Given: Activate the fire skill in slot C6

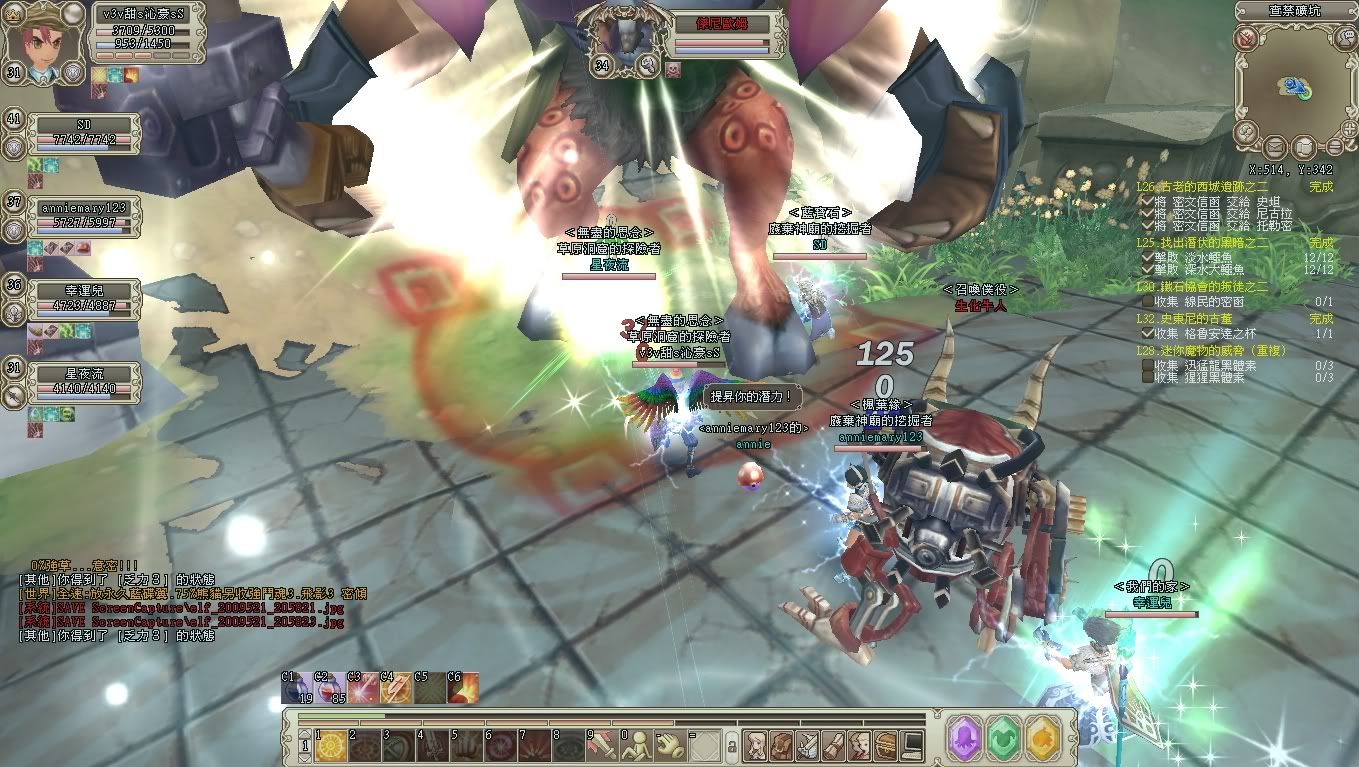Looking at the screenshot, I should pos(463,688).
